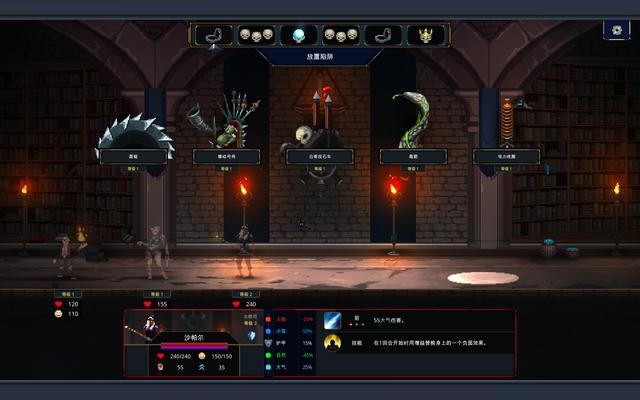
Task: Select the crowned skull boss room icon
Action: coord(427,36)
